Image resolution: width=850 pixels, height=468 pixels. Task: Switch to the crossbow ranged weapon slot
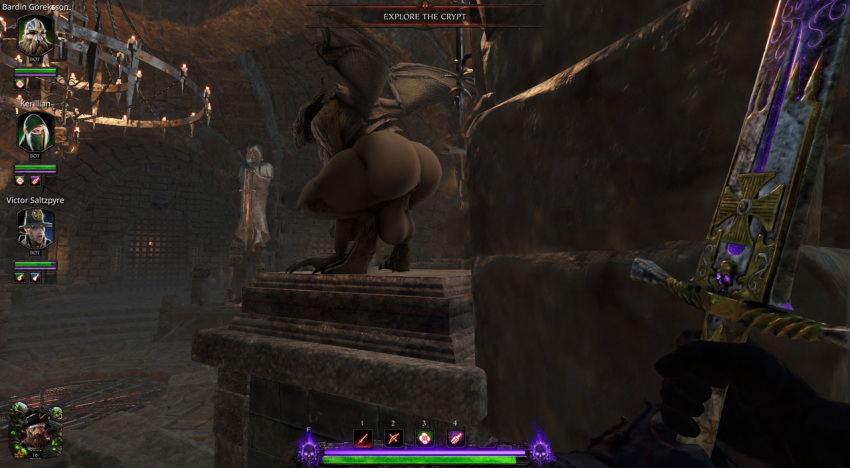(393, 437)
